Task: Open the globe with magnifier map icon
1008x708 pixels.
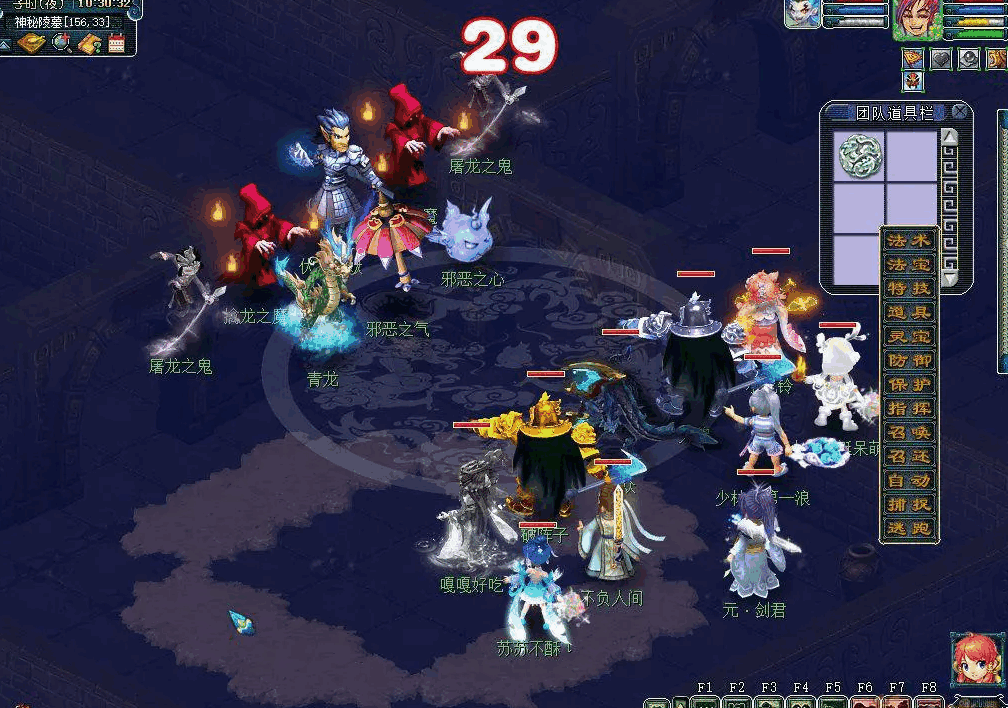Action: (62, 43)
